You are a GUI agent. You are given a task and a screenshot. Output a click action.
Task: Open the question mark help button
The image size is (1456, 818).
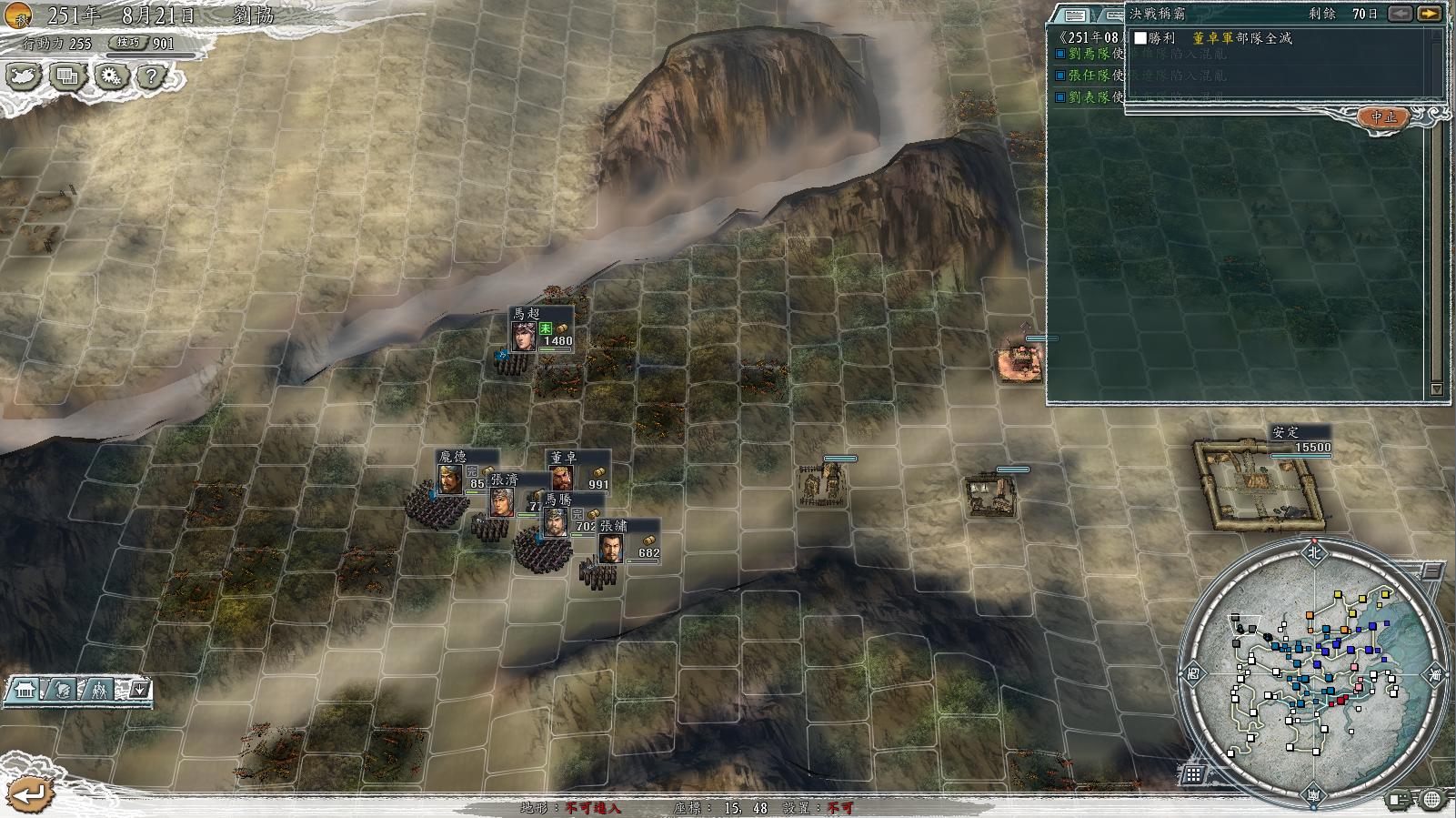click(152, 76)
